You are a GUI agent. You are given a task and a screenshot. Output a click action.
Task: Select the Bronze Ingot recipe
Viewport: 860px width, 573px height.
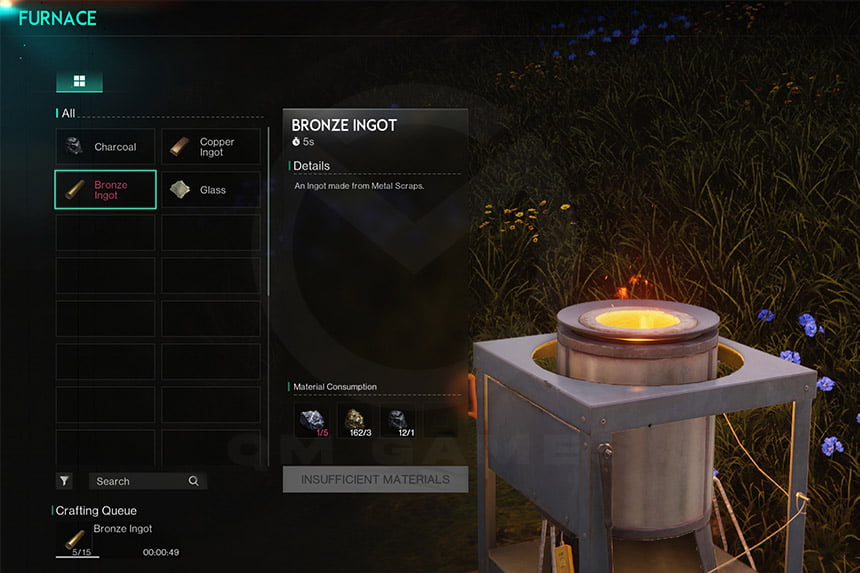click(105, 190)
